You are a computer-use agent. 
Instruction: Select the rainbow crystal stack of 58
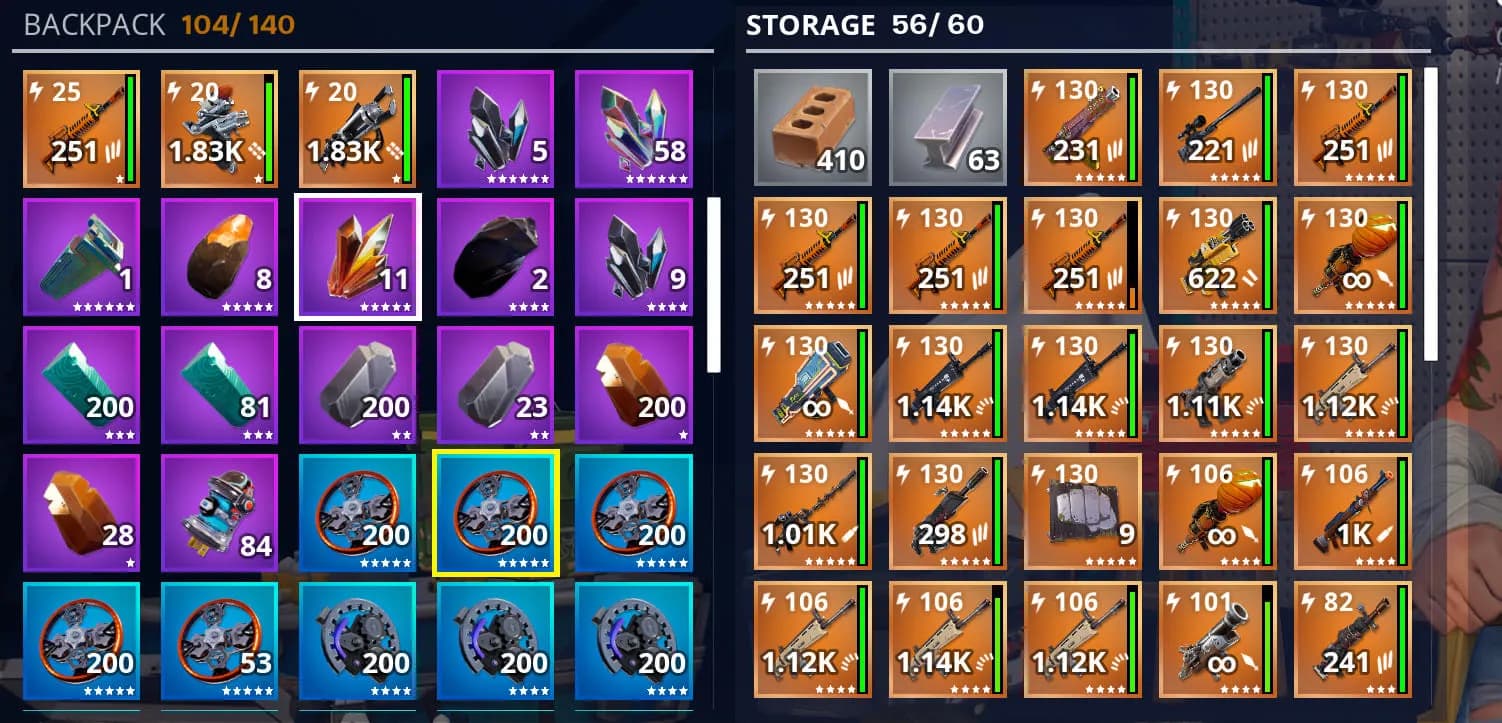click(x=634, y=129)
